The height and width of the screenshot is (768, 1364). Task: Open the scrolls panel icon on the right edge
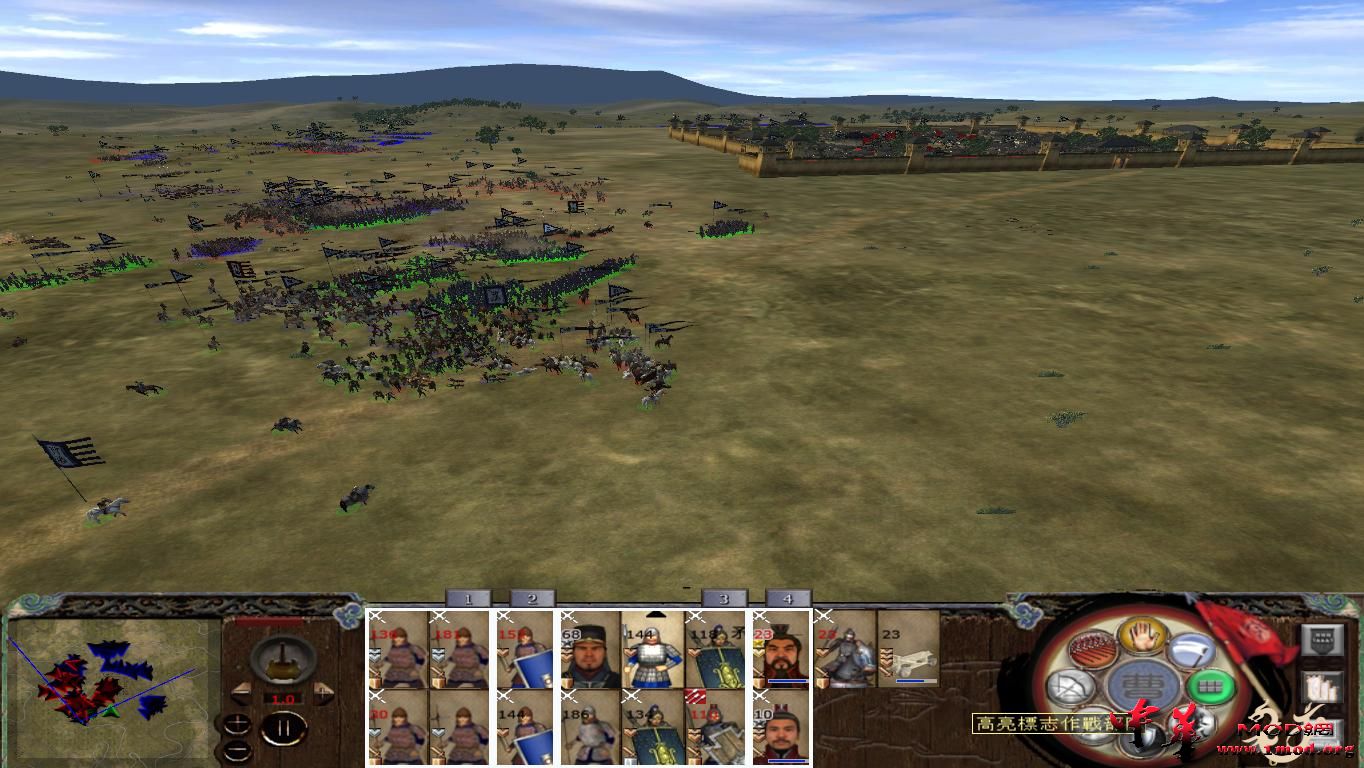pos(1322,686)
